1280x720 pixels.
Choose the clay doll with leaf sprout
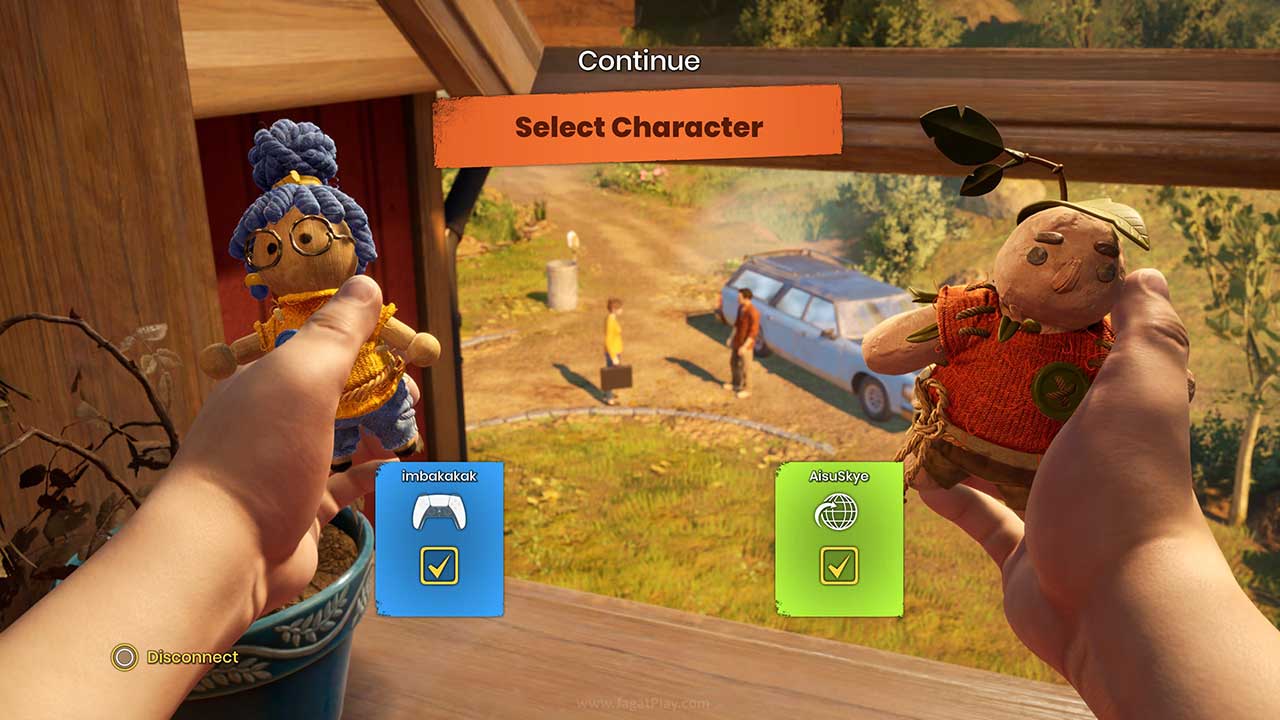pyautogui.click(x=1020, y=330)
